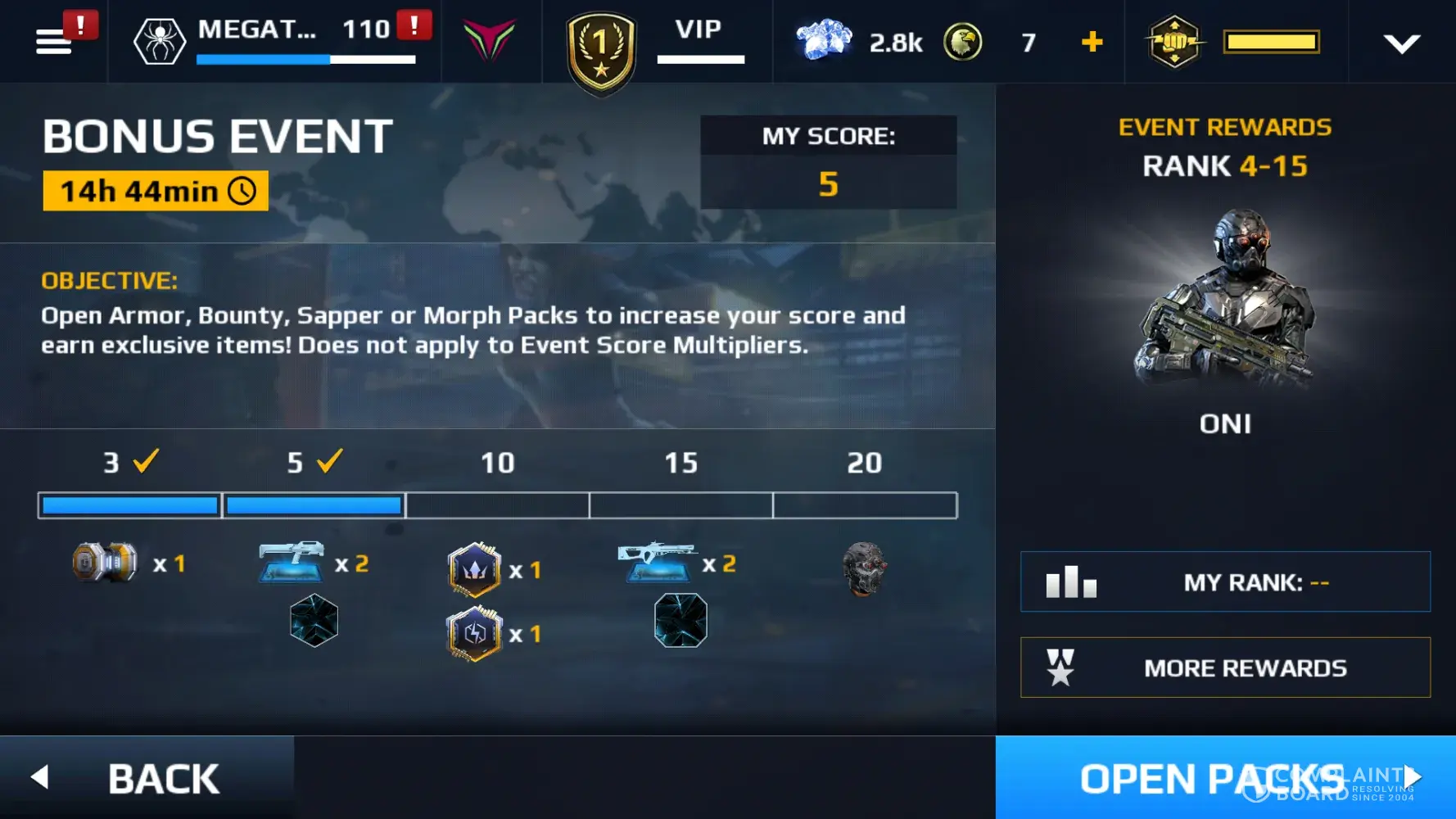
Task: Inspect the crown badge milestone reward
Action: tap(474, 569)
